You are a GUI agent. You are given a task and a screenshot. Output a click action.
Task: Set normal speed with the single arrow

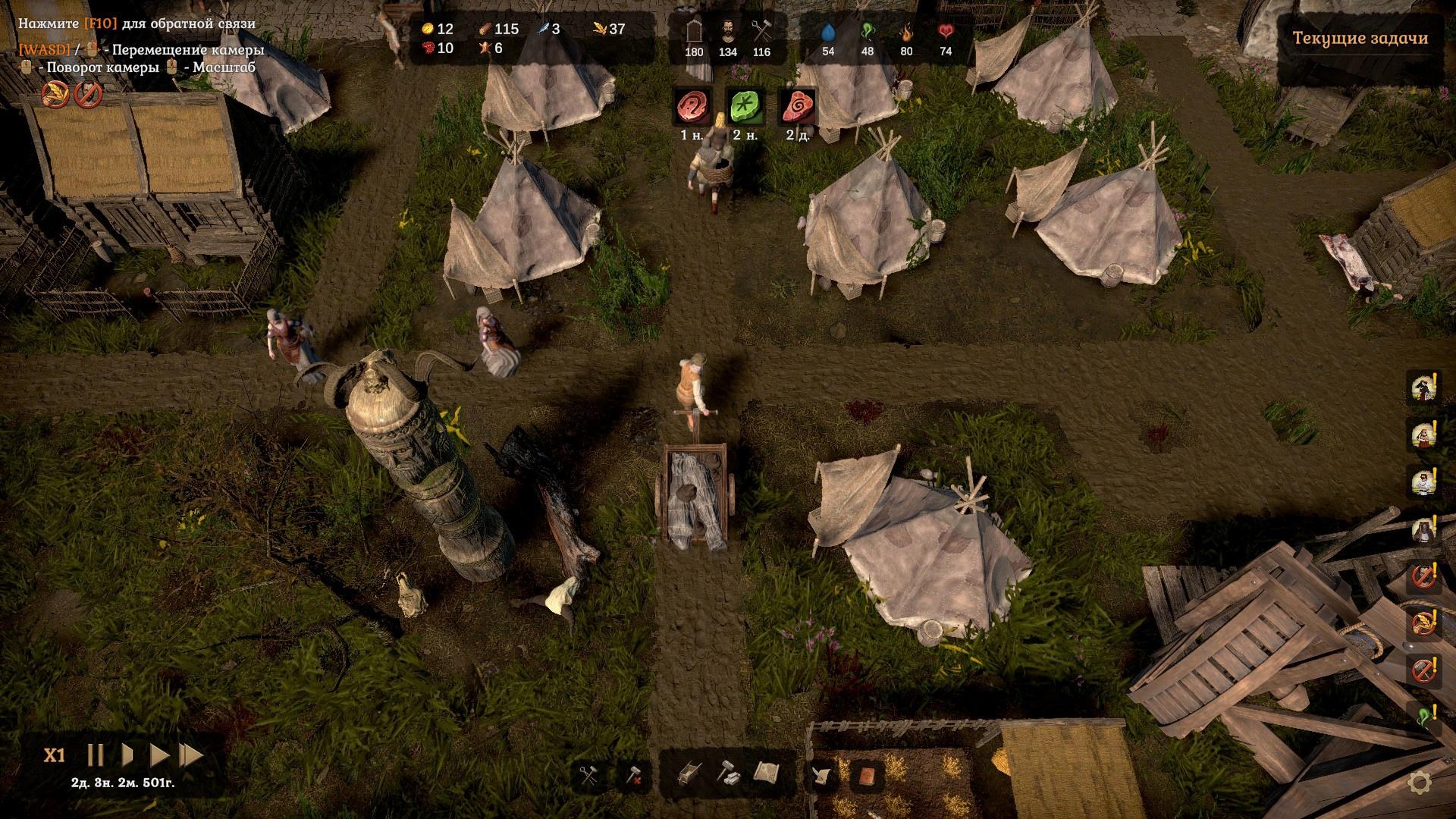pyautogui.click(x=128, y=755)
